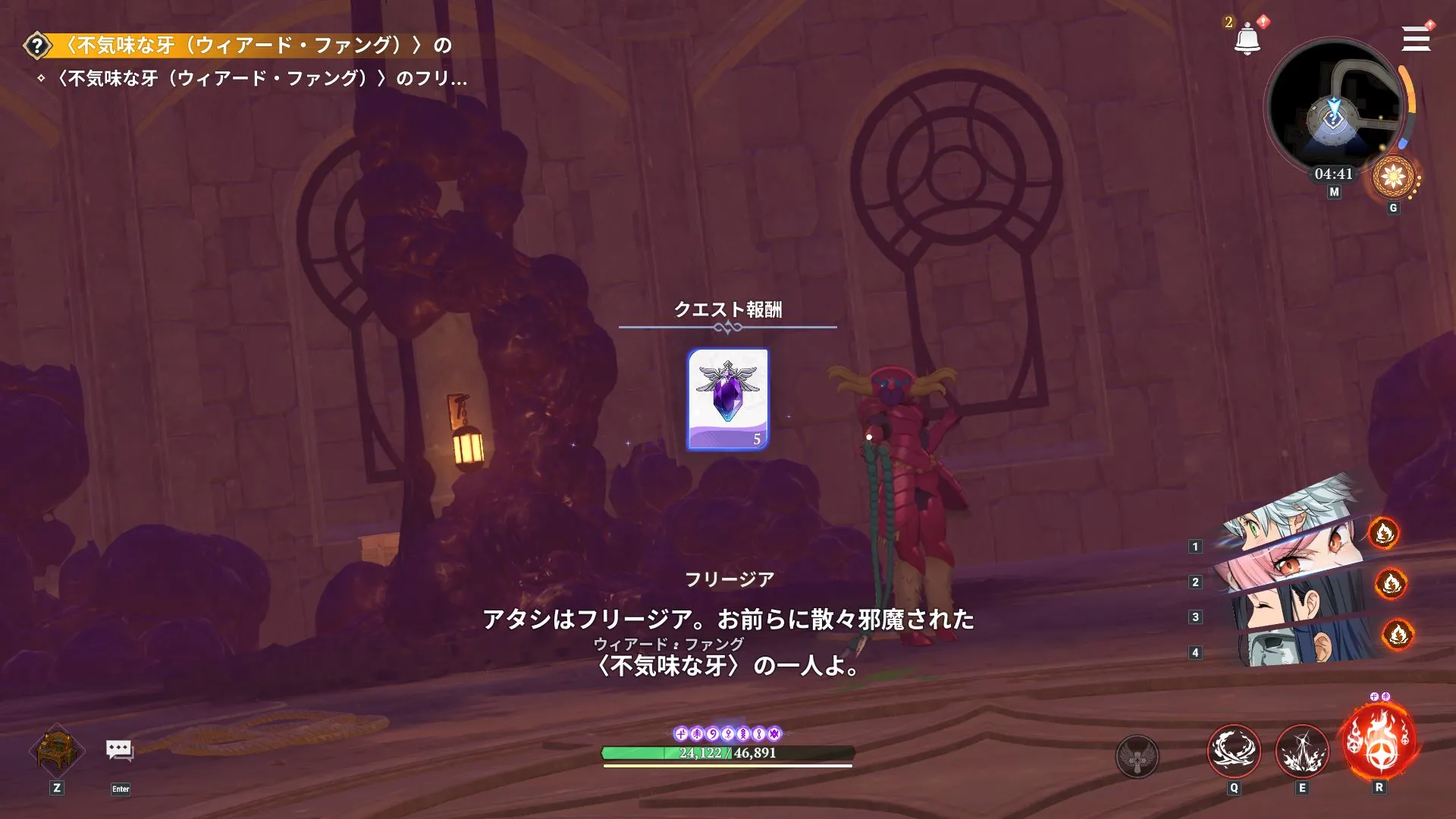Open the notification bell with 2 alerts
This screenshot has width=1456, height=819.
coord(1248,39)
